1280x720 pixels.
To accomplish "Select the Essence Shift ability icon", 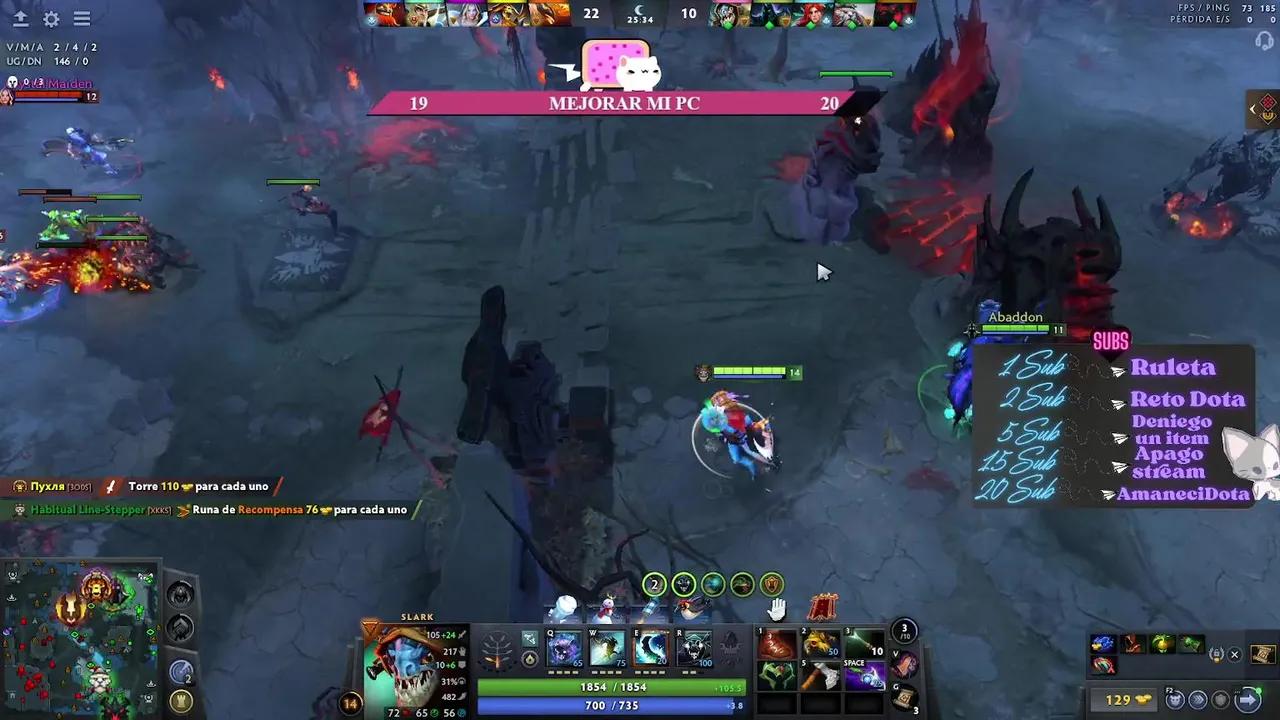I will click(x=650, y=650).
